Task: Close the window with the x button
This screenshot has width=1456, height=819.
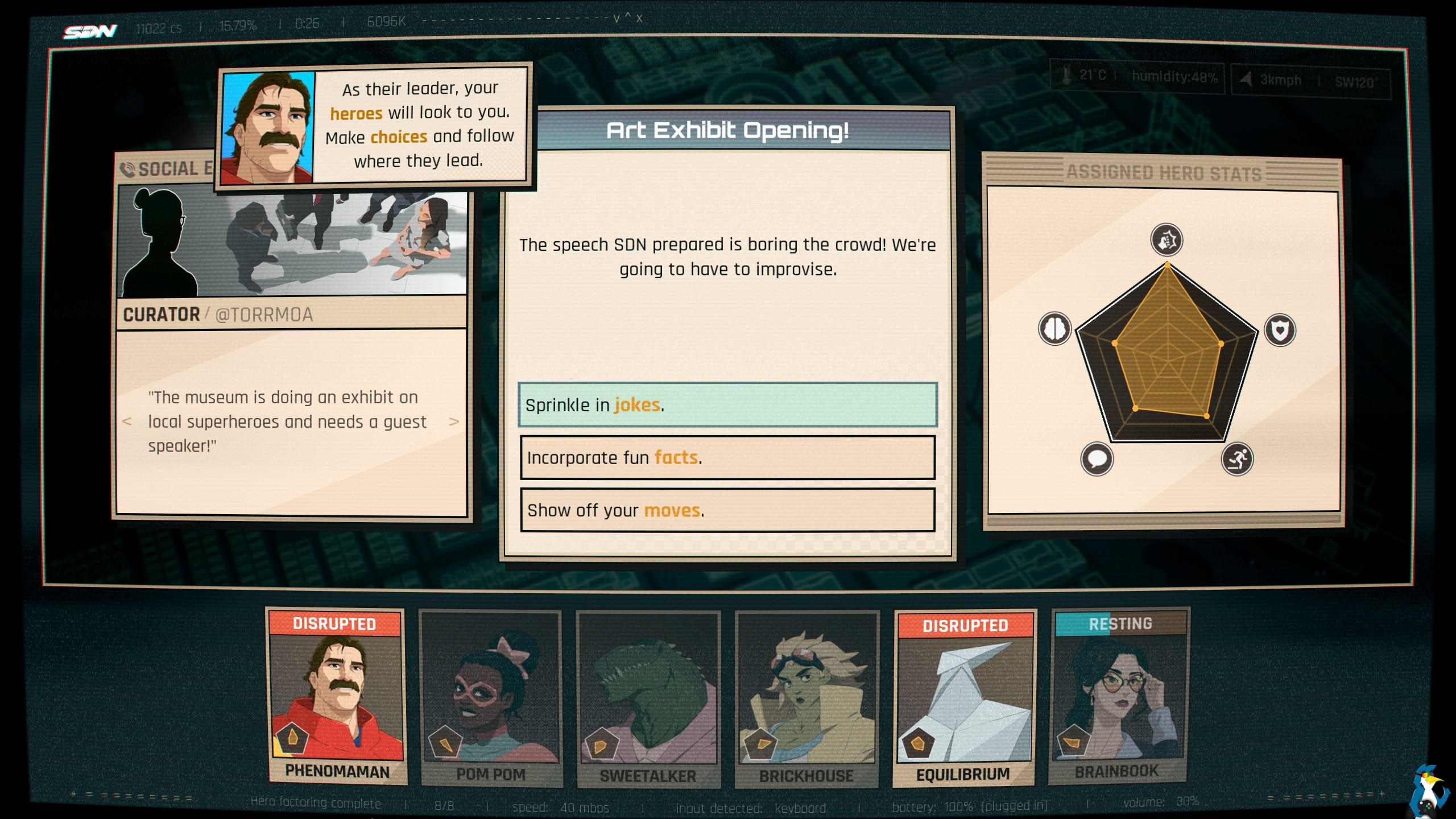Action: tap(639, 19)
